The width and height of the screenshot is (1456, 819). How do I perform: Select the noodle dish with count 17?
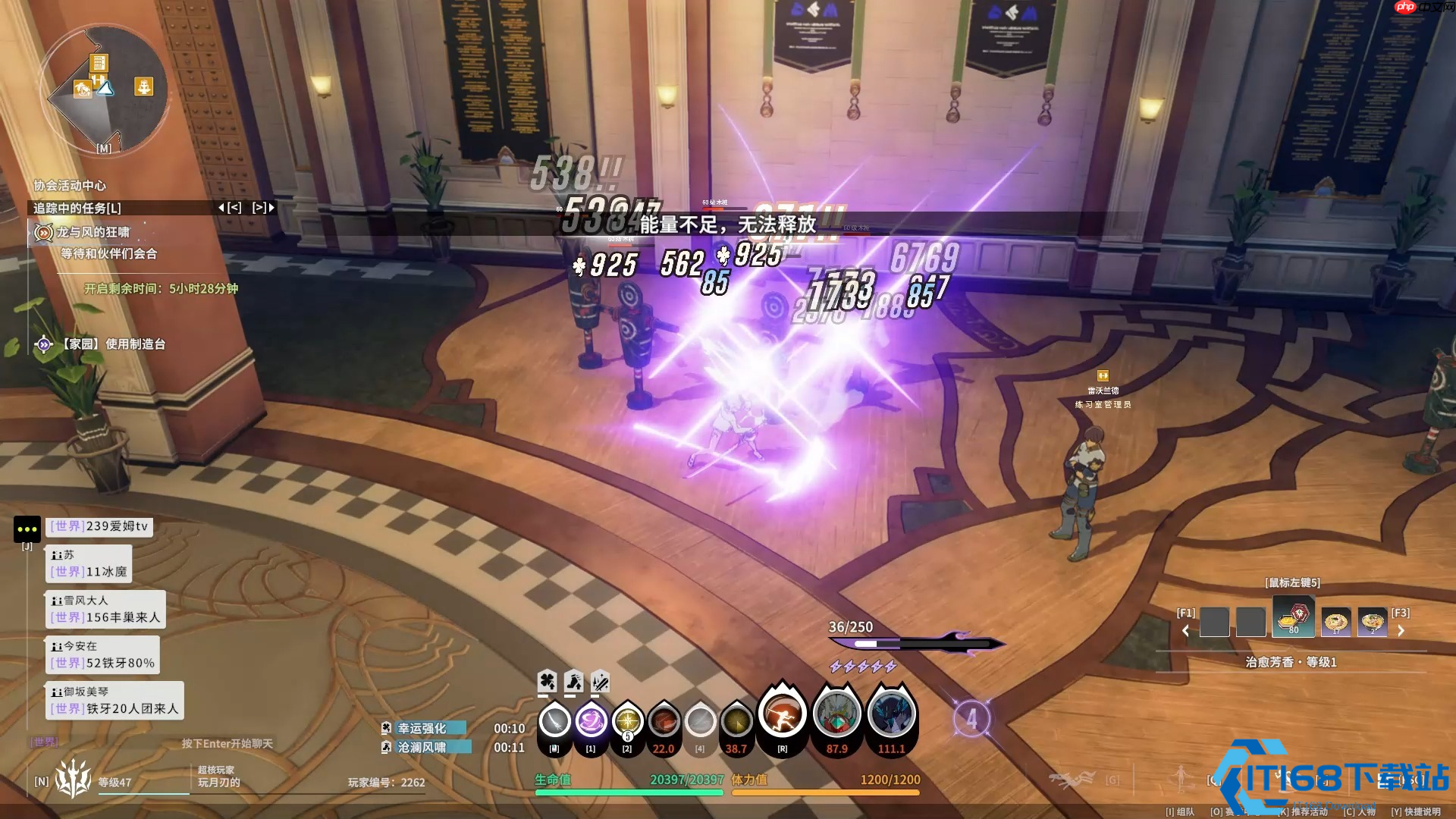coord(1335,622)
